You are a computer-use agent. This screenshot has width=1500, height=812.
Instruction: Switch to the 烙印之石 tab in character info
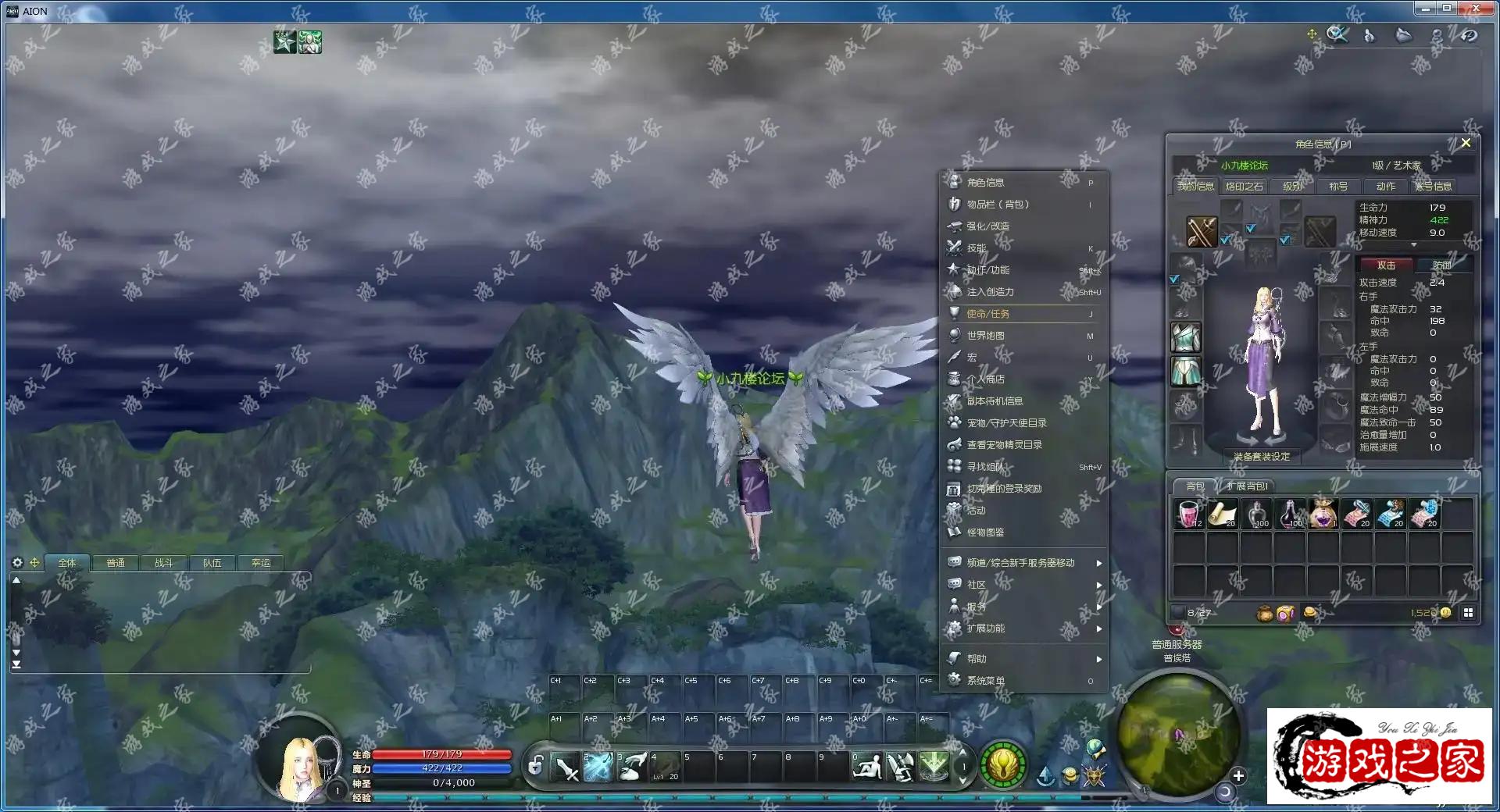1245,186
